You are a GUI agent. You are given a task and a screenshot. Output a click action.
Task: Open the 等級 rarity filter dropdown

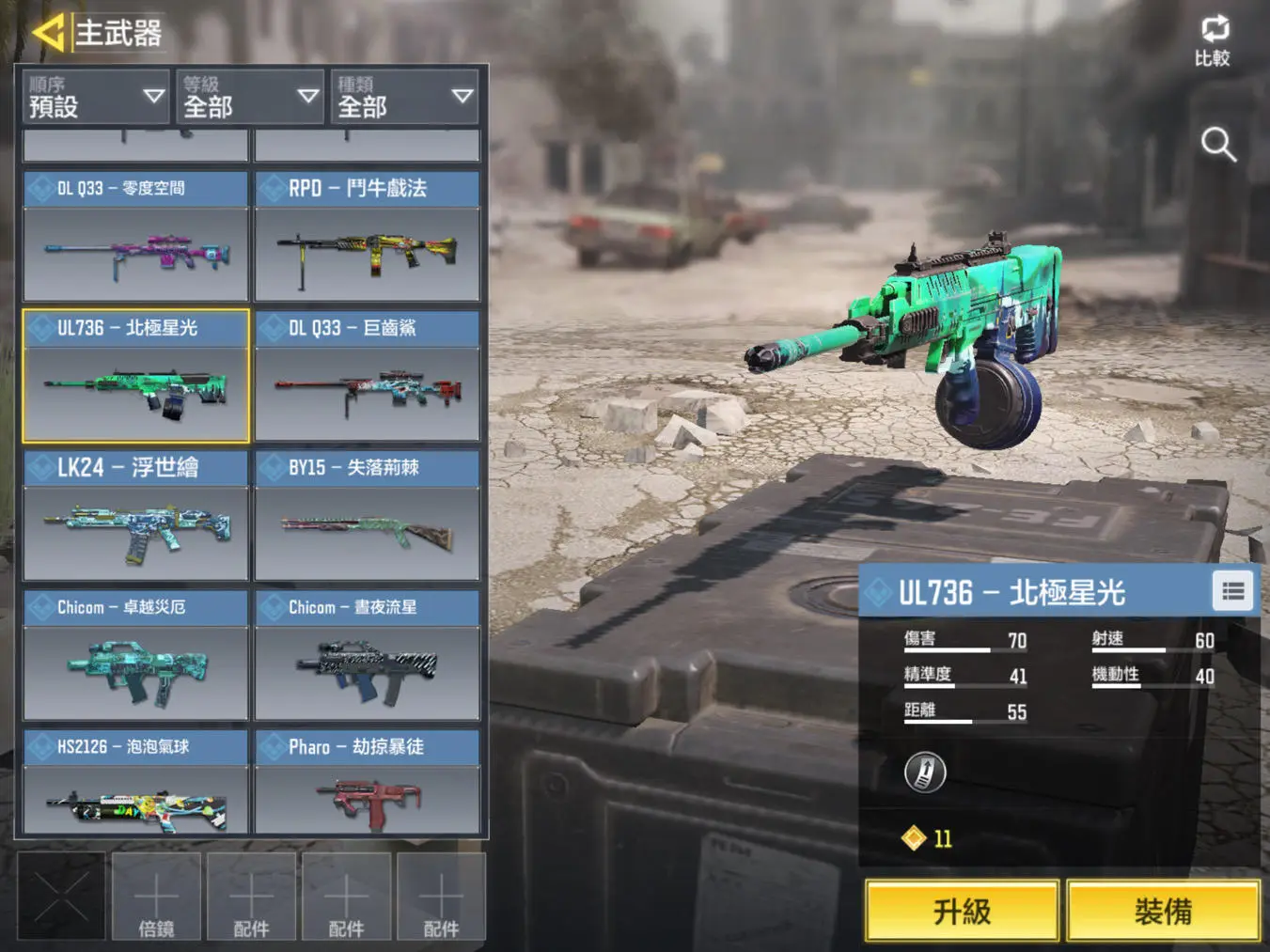pos(249,97)
